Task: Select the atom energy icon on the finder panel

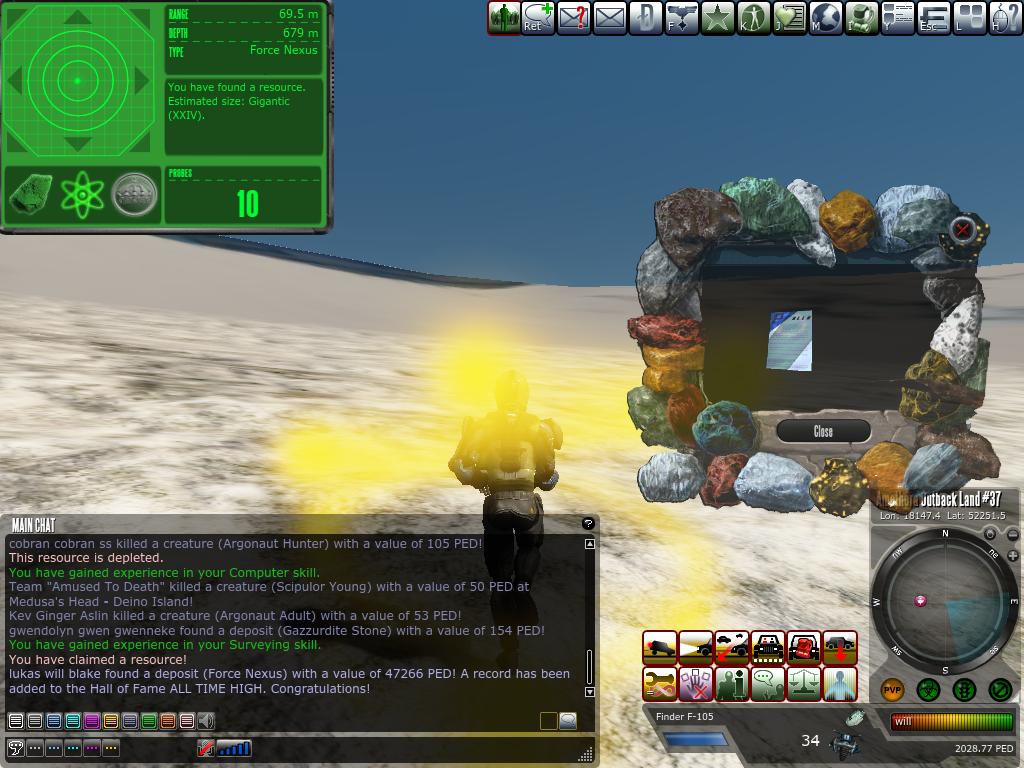Action: tap(82, 195)
